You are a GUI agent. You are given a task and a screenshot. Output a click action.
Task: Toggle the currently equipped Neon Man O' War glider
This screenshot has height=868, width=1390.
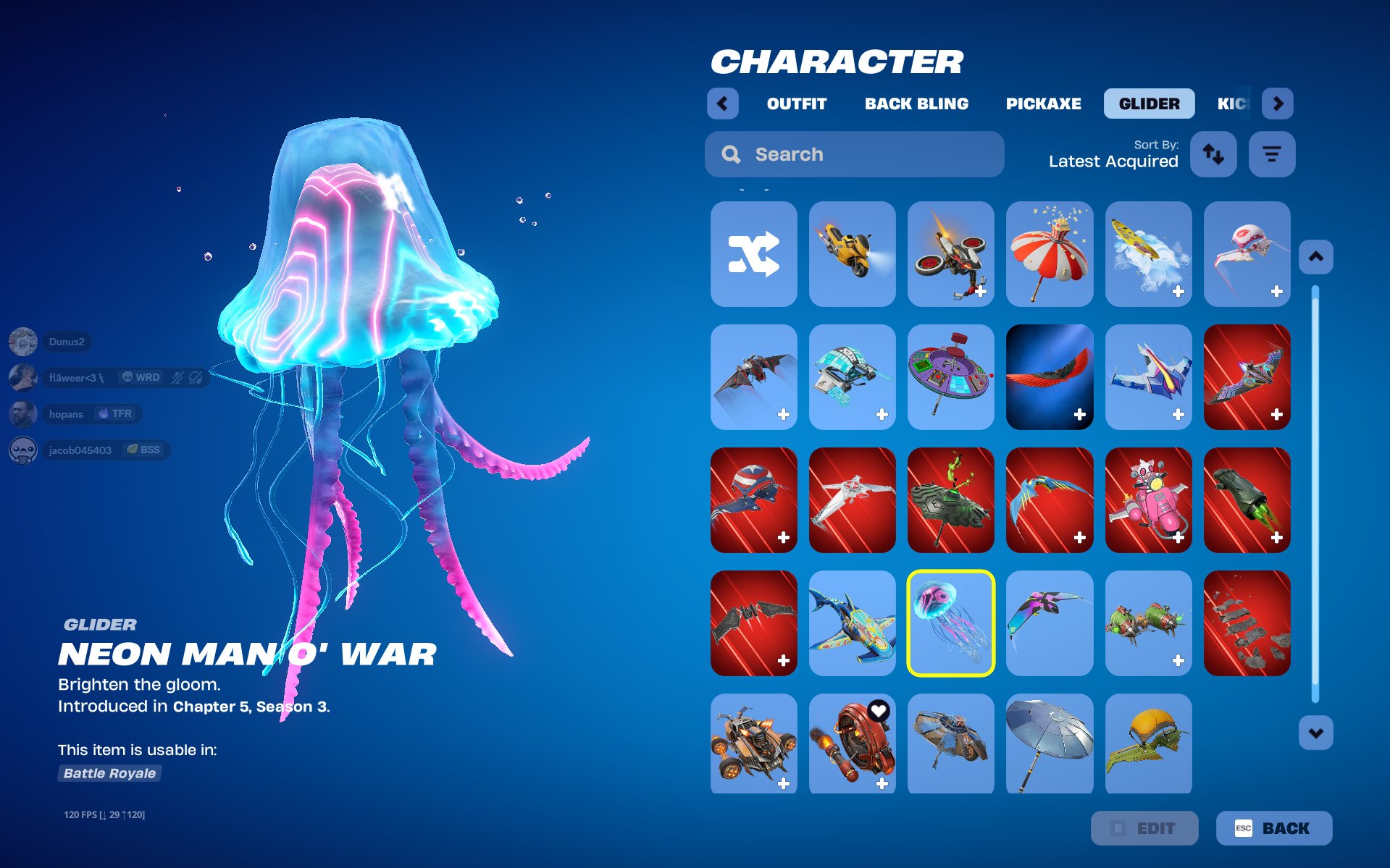[x=951, y=623]
